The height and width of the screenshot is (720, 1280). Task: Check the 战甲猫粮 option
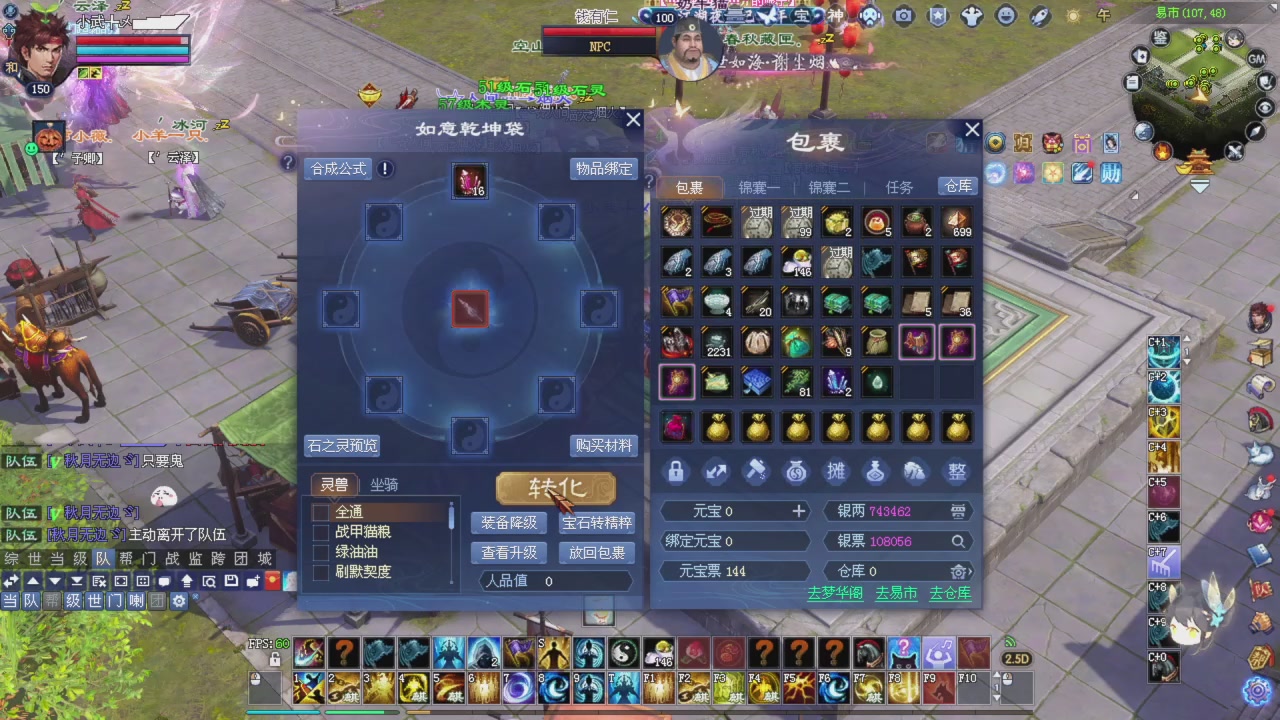pyautogui.click(x=321, y=531)
